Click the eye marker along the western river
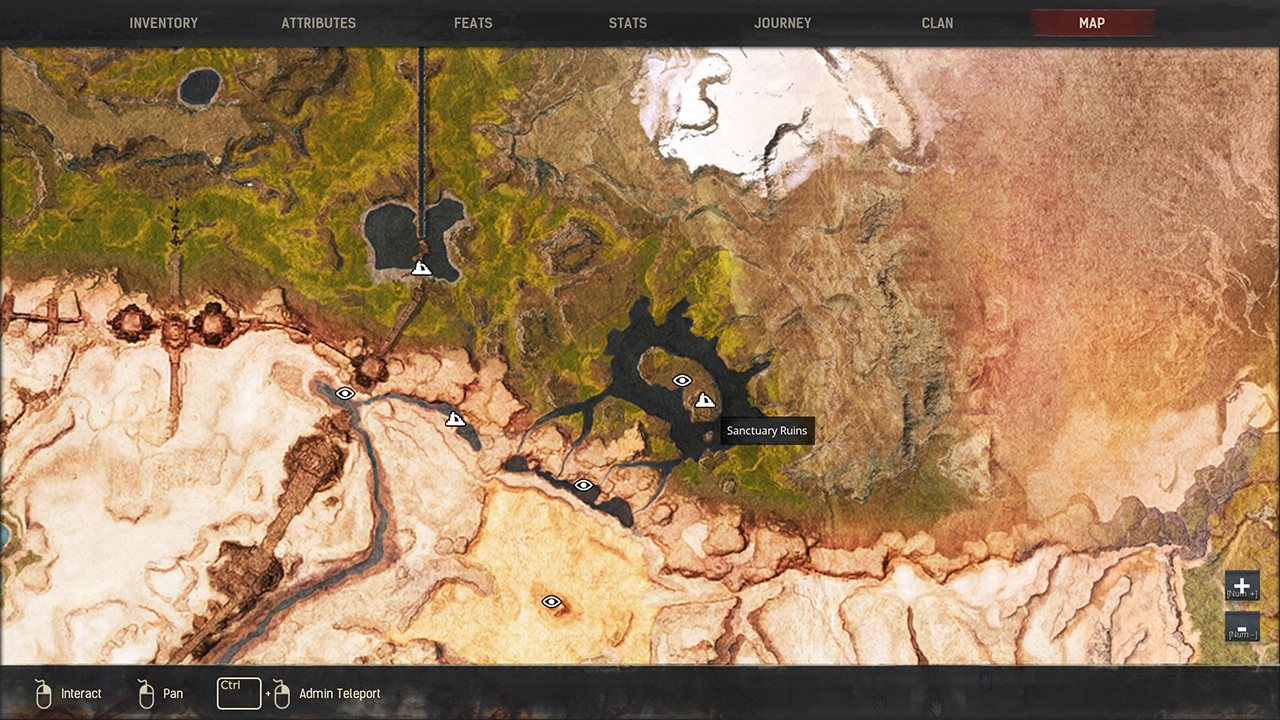The image size is (1280, 720). tap(345, 393)
